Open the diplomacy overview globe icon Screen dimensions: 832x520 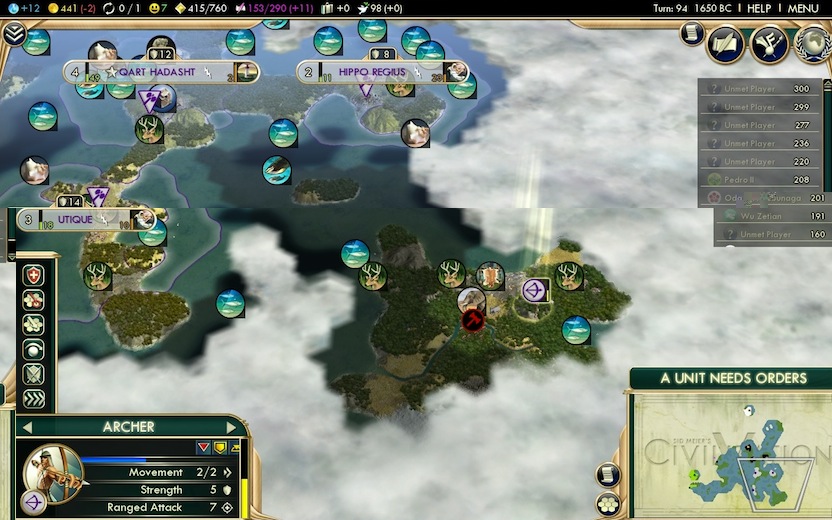(x=812, y=43)
